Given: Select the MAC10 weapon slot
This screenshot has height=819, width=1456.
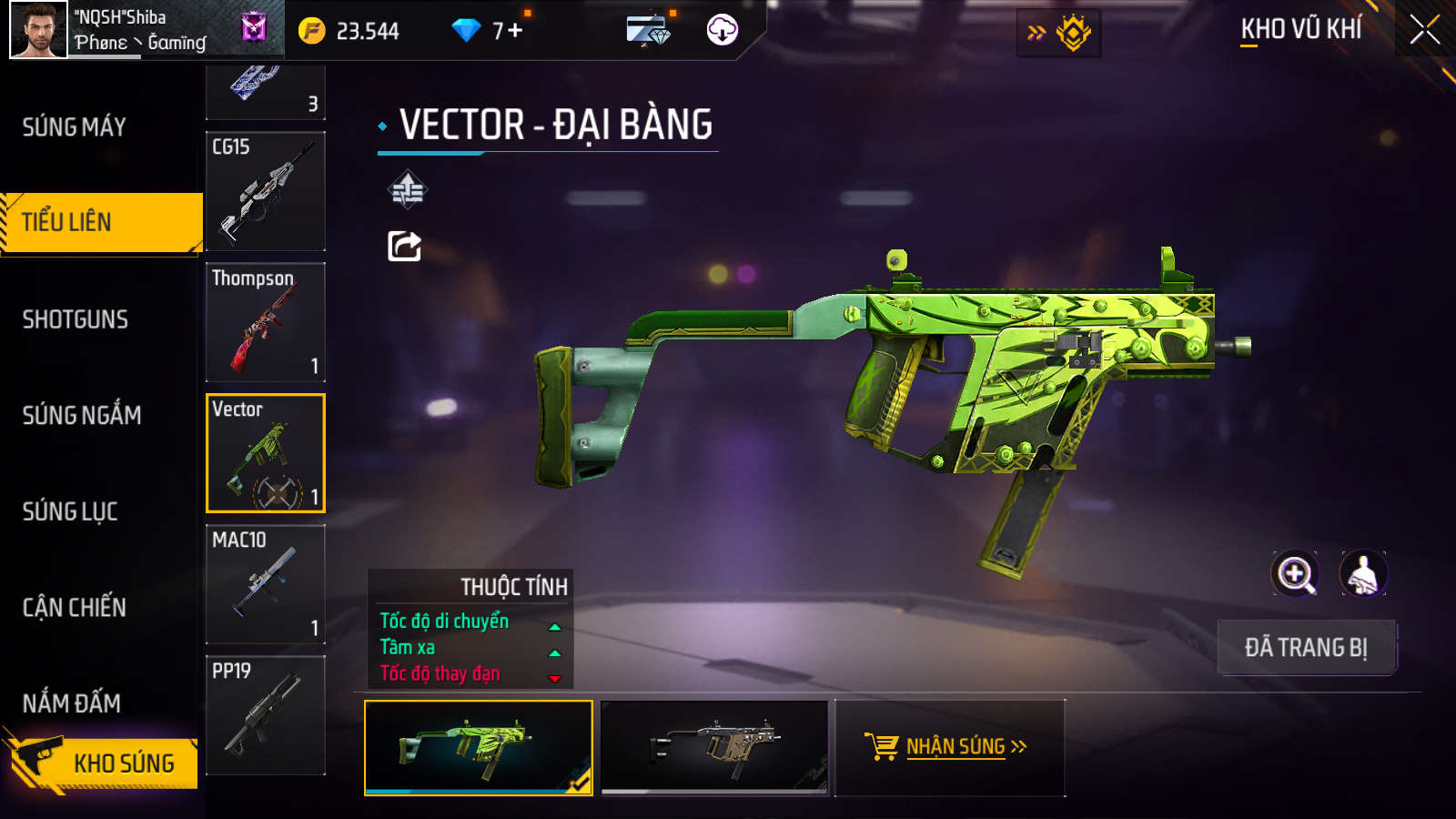Looking at the screenshot, I should (266, 584).
